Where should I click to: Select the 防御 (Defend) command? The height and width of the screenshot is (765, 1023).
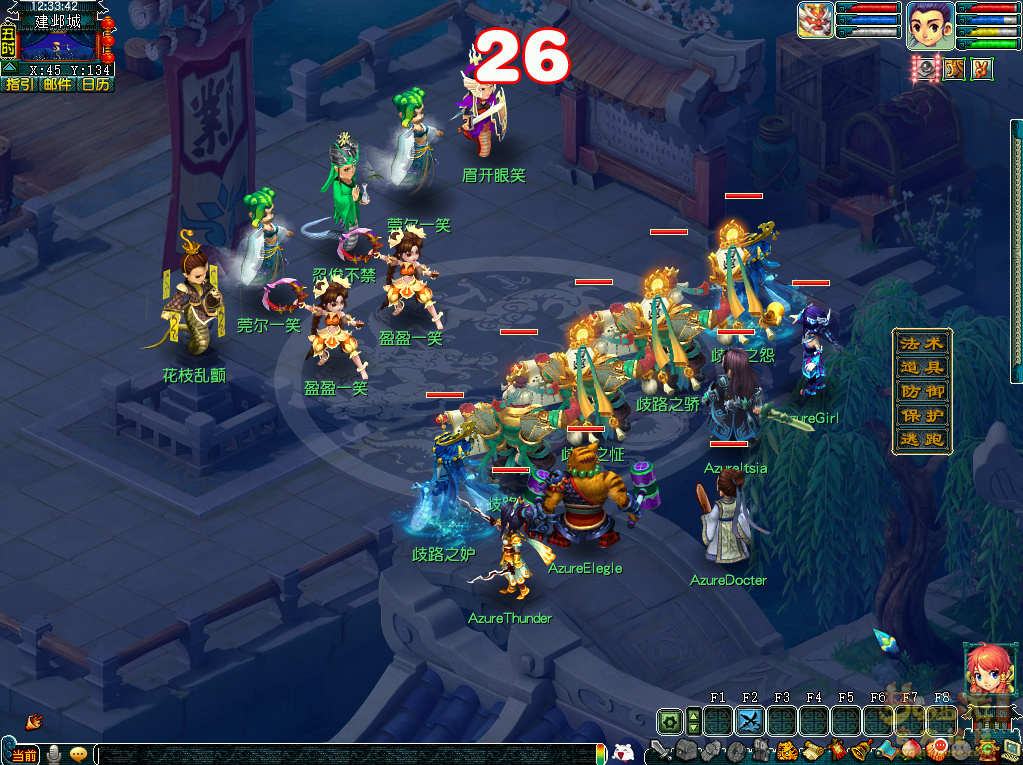click(x=921, y=392)
